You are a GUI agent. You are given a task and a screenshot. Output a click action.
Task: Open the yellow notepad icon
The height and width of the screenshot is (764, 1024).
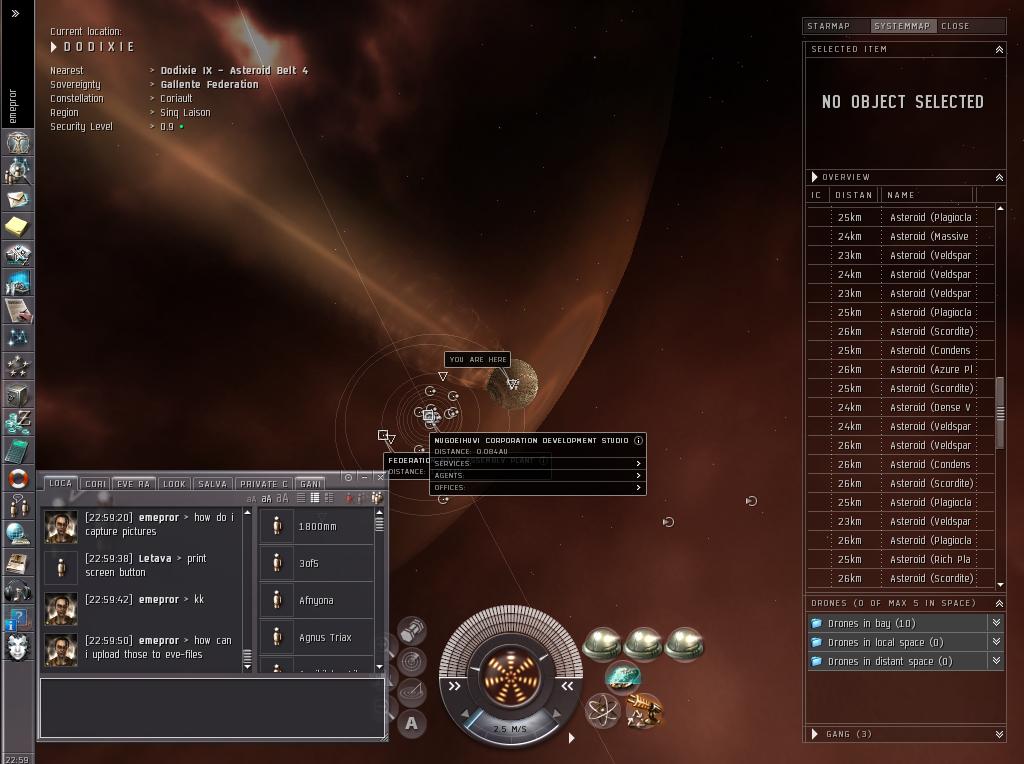click(17, 227)
